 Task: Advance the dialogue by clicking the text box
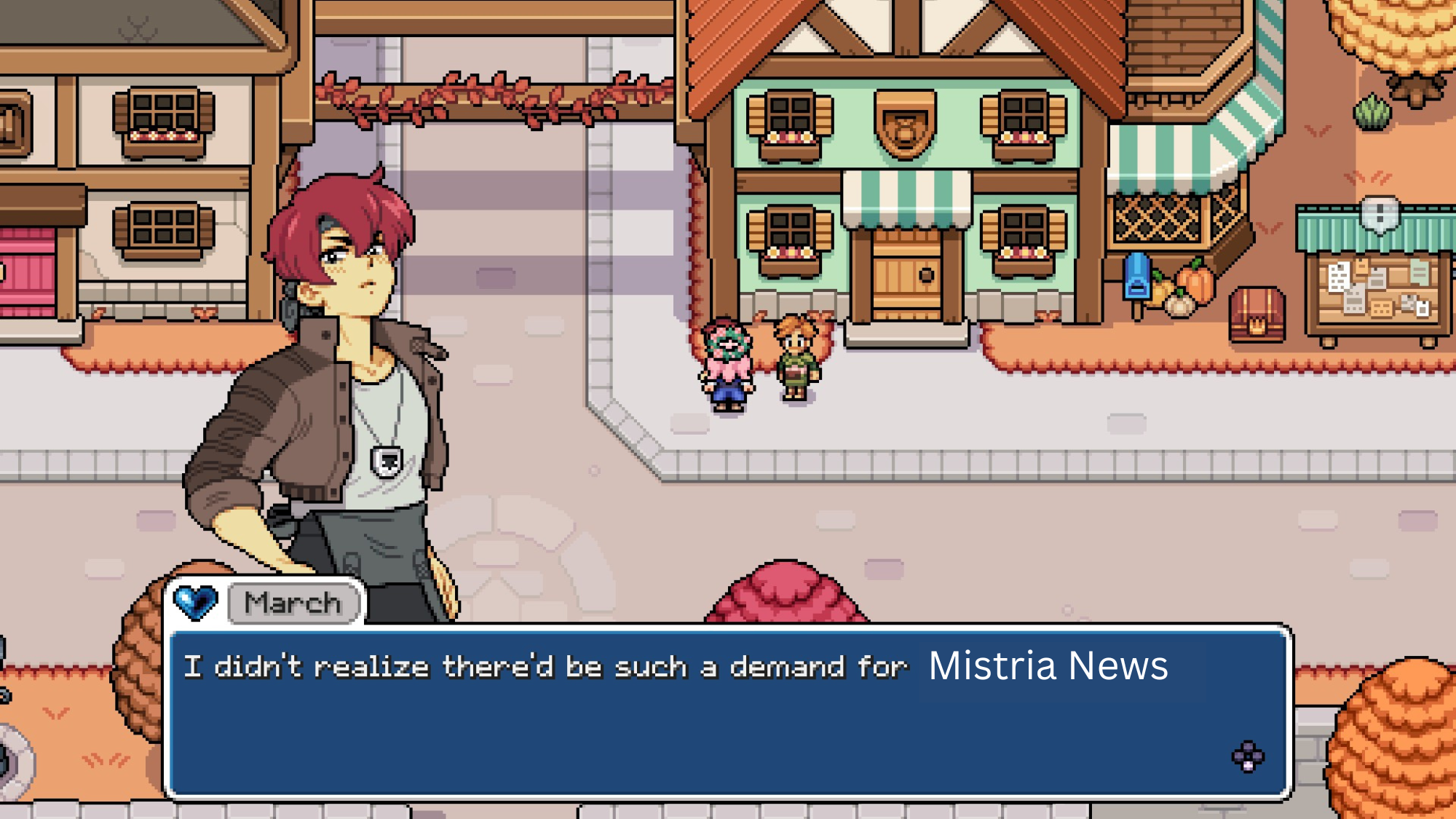click(x=728, y=710)
